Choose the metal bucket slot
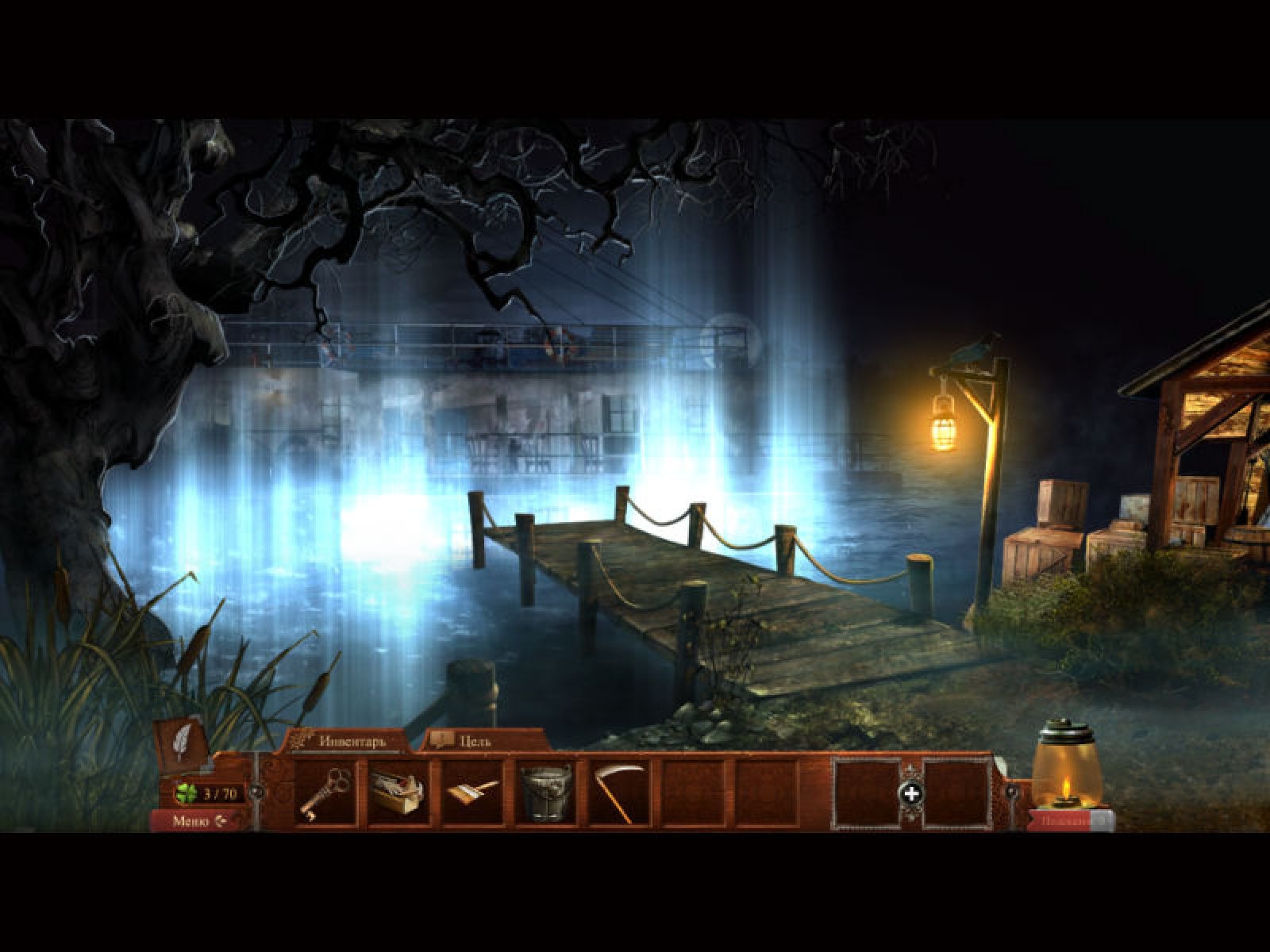Screen dimensions: 1270x952 pyautogui.click(x=546, y=791)
